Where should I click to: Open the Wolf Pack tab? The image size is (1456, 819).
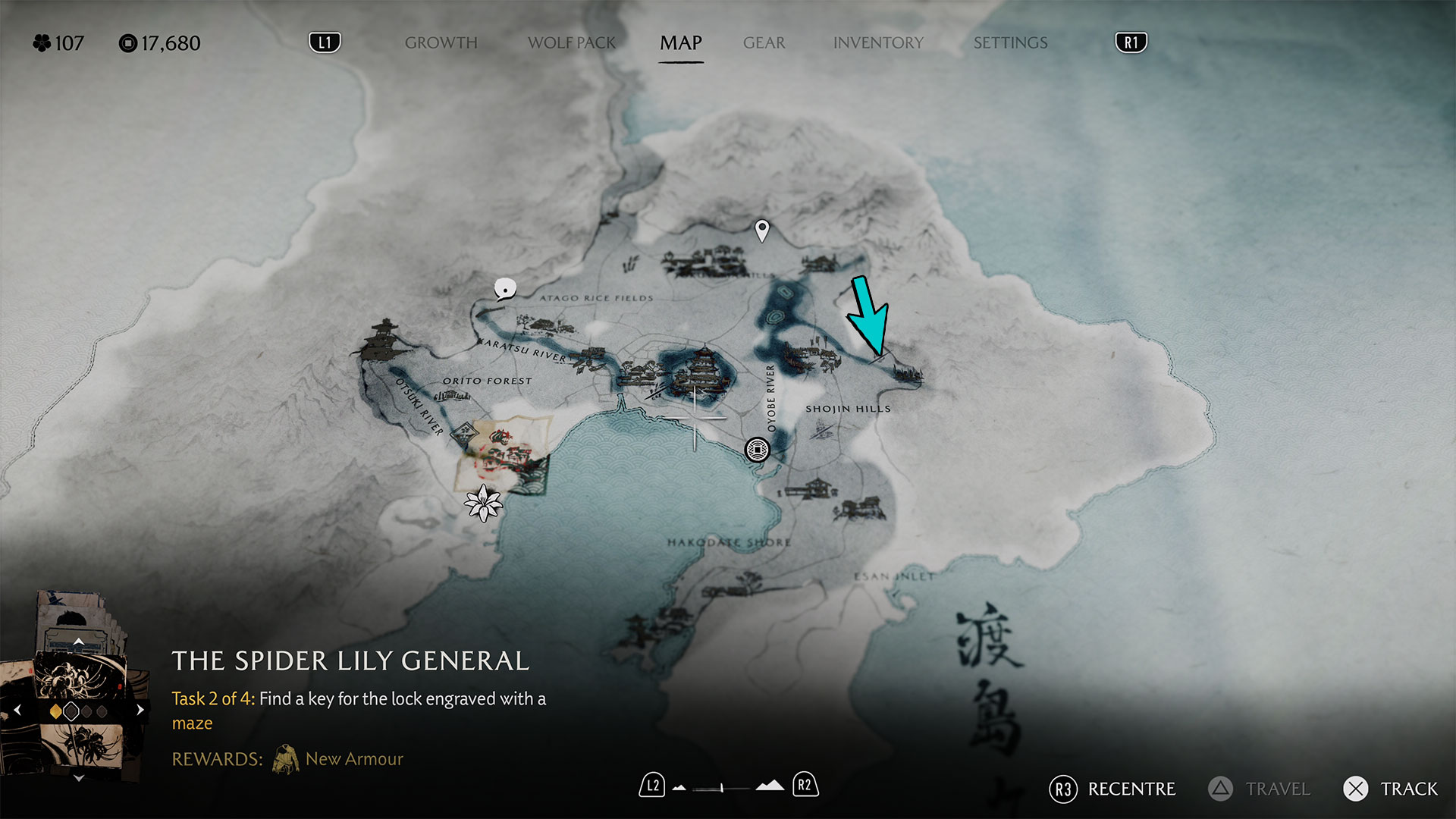pos(572,43)
